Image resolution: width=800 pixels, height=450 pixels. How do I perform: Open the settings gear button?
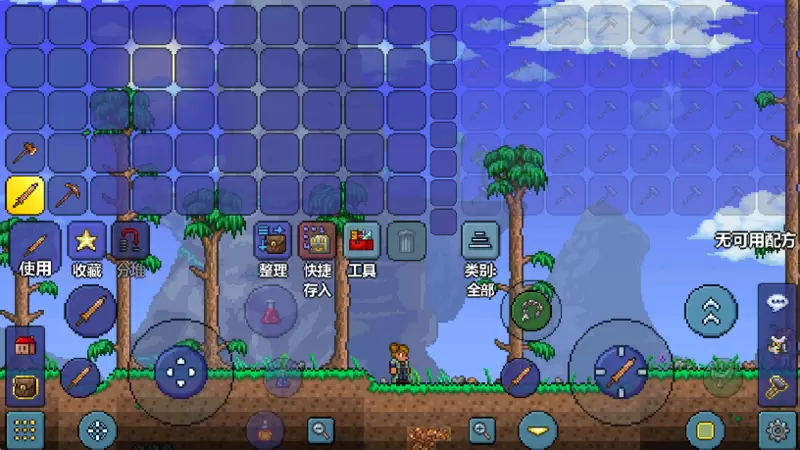[777, 431]
